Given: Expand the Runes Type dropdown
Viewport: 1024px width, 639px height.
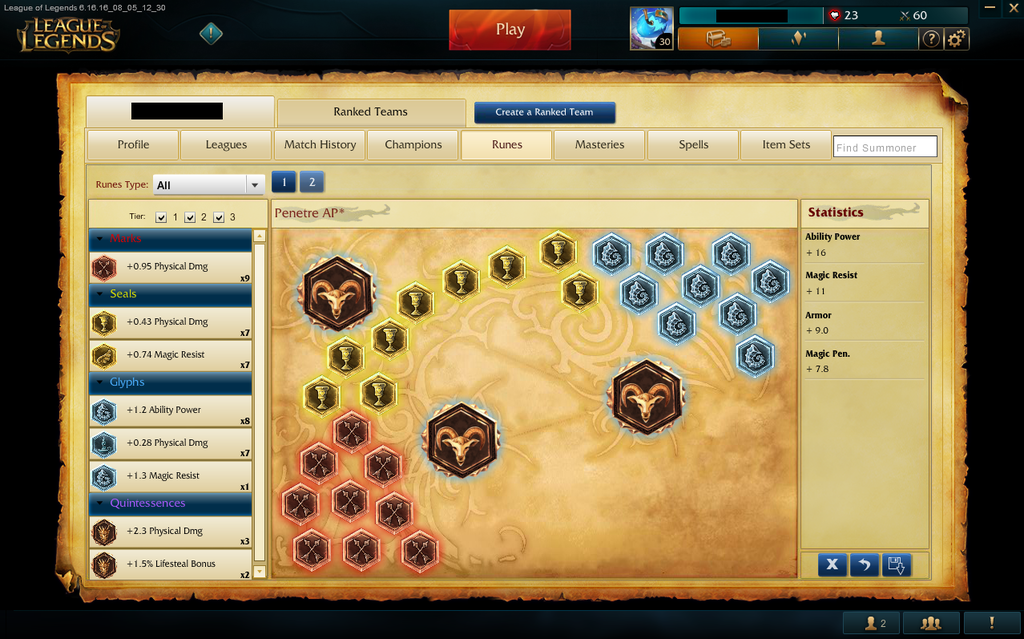Looking at the screenshot, I should click(255, 185).
